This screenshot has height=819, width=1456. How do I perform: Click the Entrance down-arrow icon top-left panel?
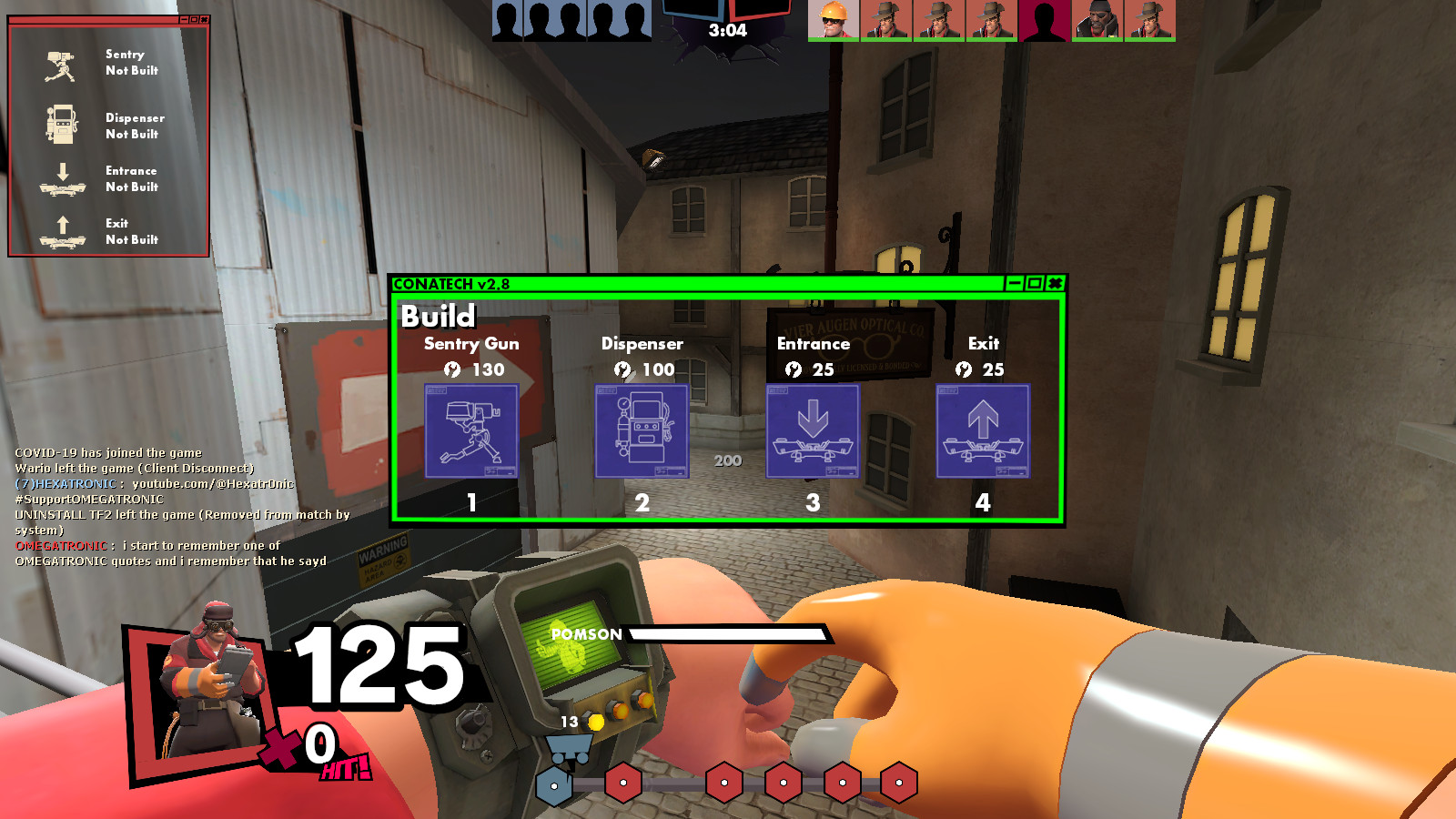tap(60, 178)
